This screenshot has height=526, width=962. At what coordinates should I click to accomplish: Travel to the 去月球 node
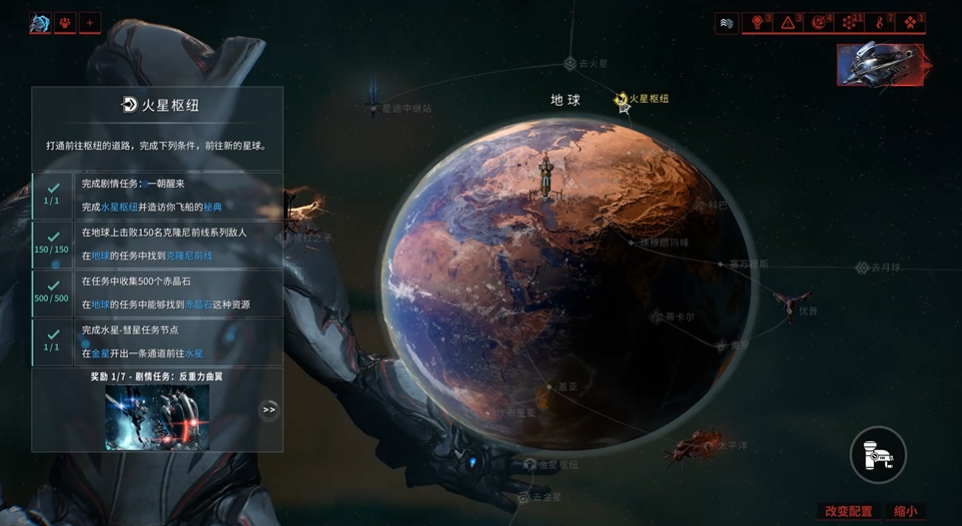coord(863,268)
